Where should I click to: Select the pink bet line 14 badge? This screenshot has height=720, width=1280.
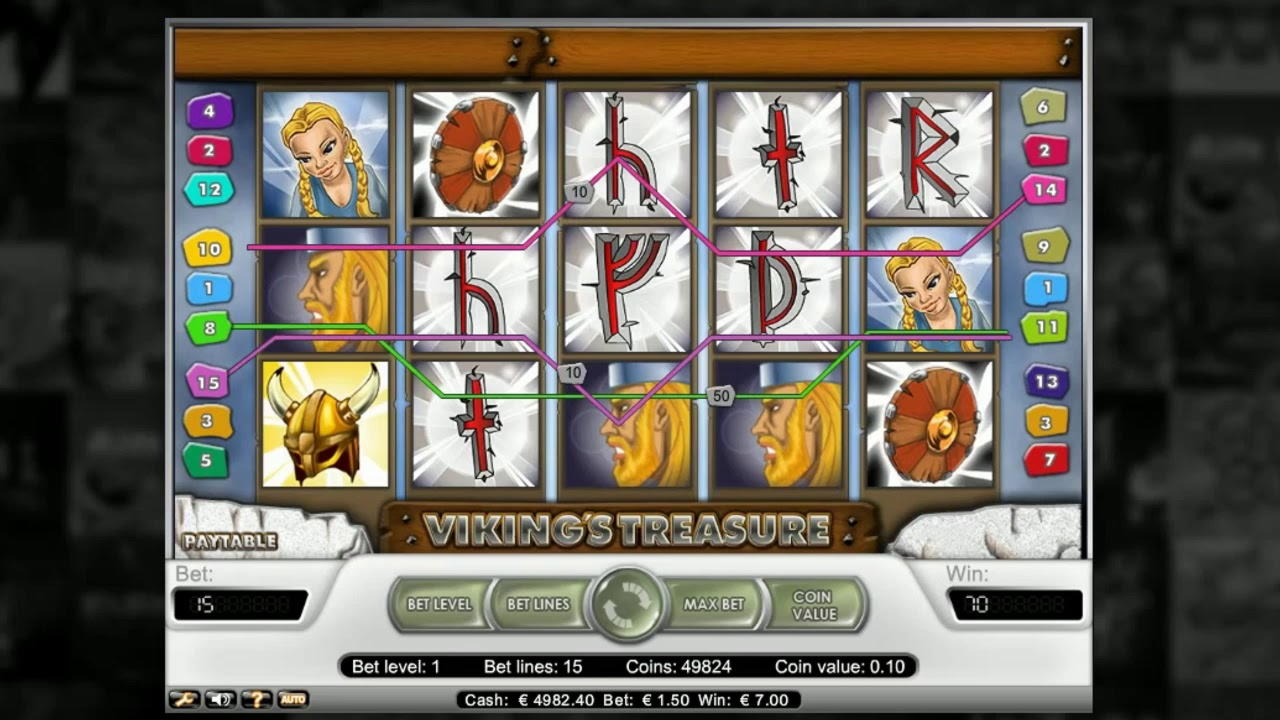click(x=1044, y=188)
